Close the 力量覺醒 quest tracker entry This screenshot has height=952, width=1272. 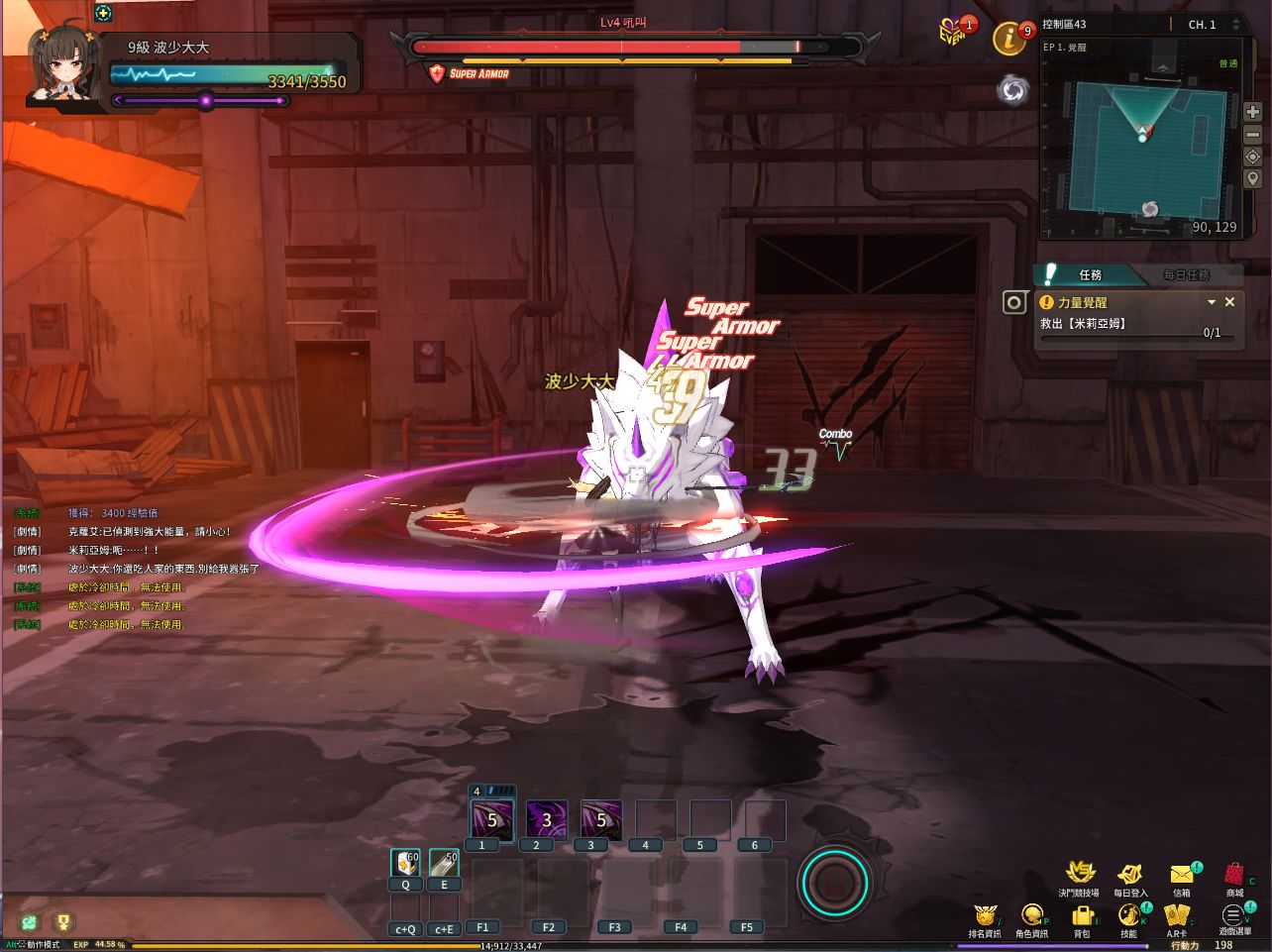point(1230,302)
